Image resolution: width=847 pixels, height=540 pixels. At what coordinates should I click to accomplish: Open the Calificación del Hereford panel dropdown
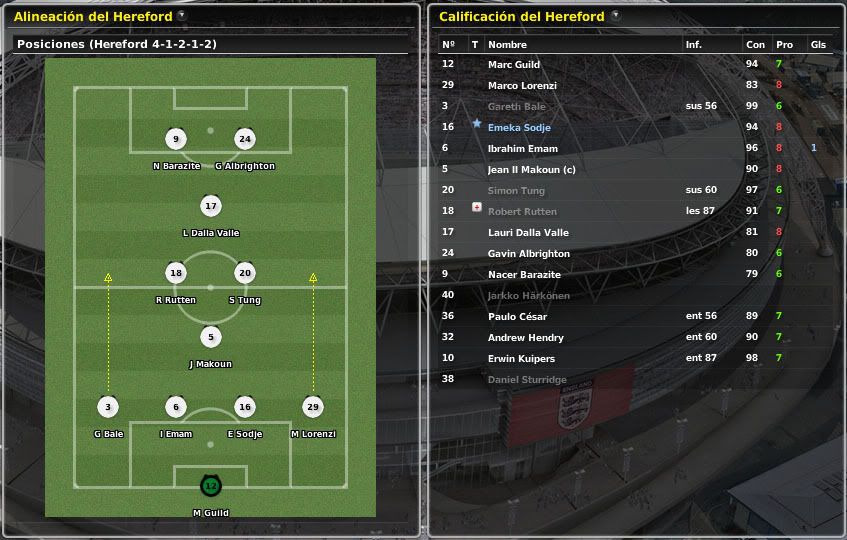(x=615, y=16)
